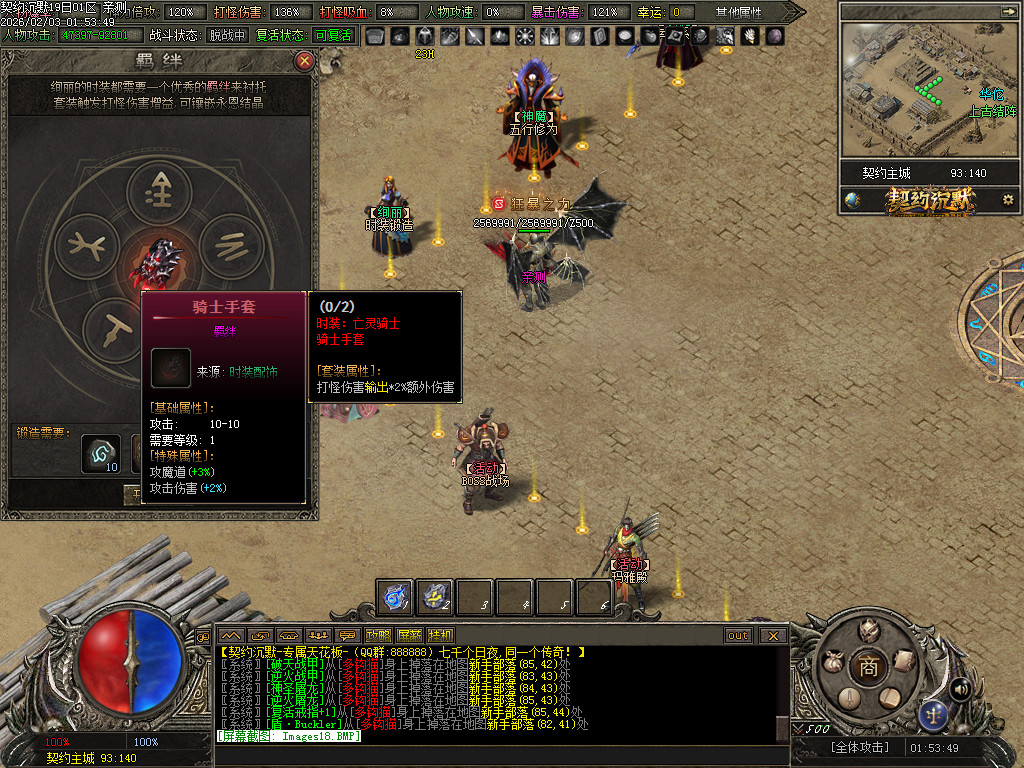The image size is (1024, 768).
Task: Select the first blue skill hotbar slot
Action: 395,597
